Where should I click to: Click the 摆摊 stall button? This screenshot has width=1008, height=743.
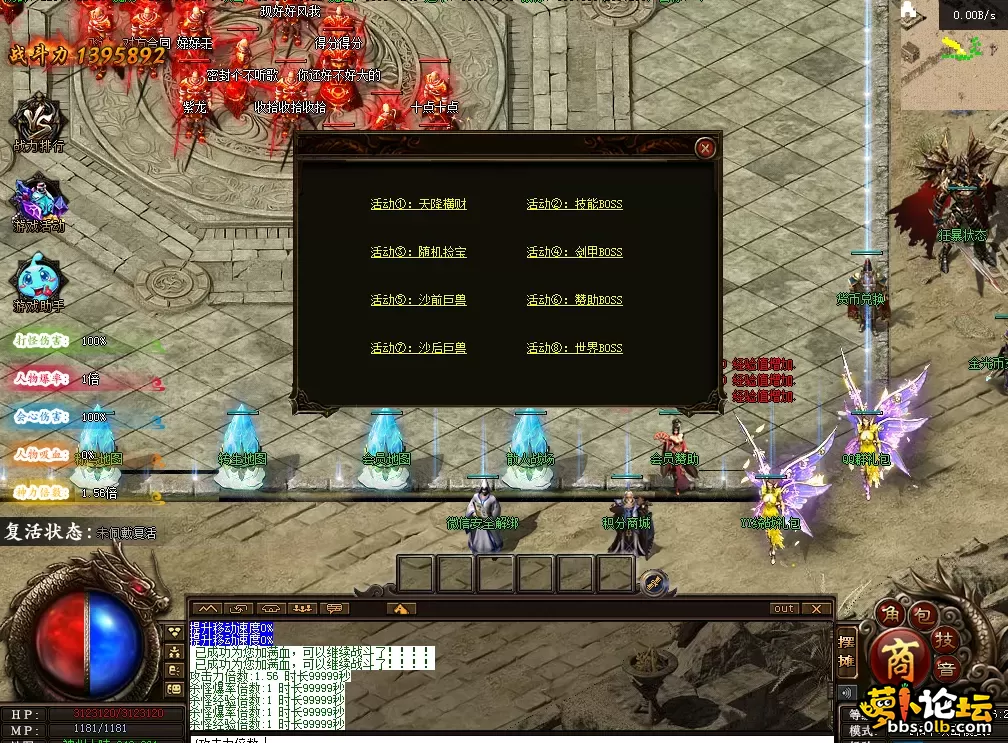[846, 648]
